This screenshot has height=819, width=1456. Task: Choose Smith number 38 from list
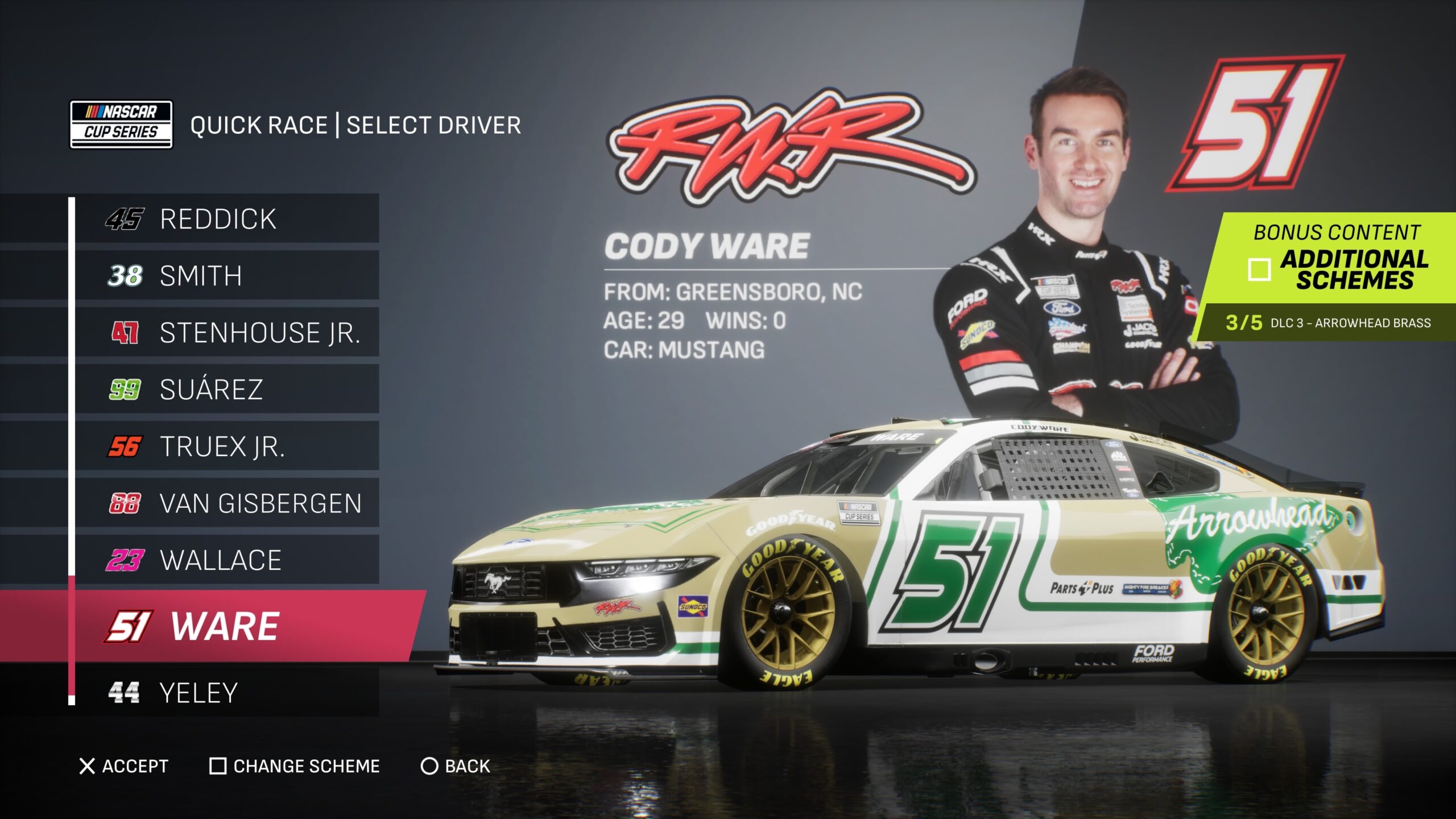tap(227, 276)
